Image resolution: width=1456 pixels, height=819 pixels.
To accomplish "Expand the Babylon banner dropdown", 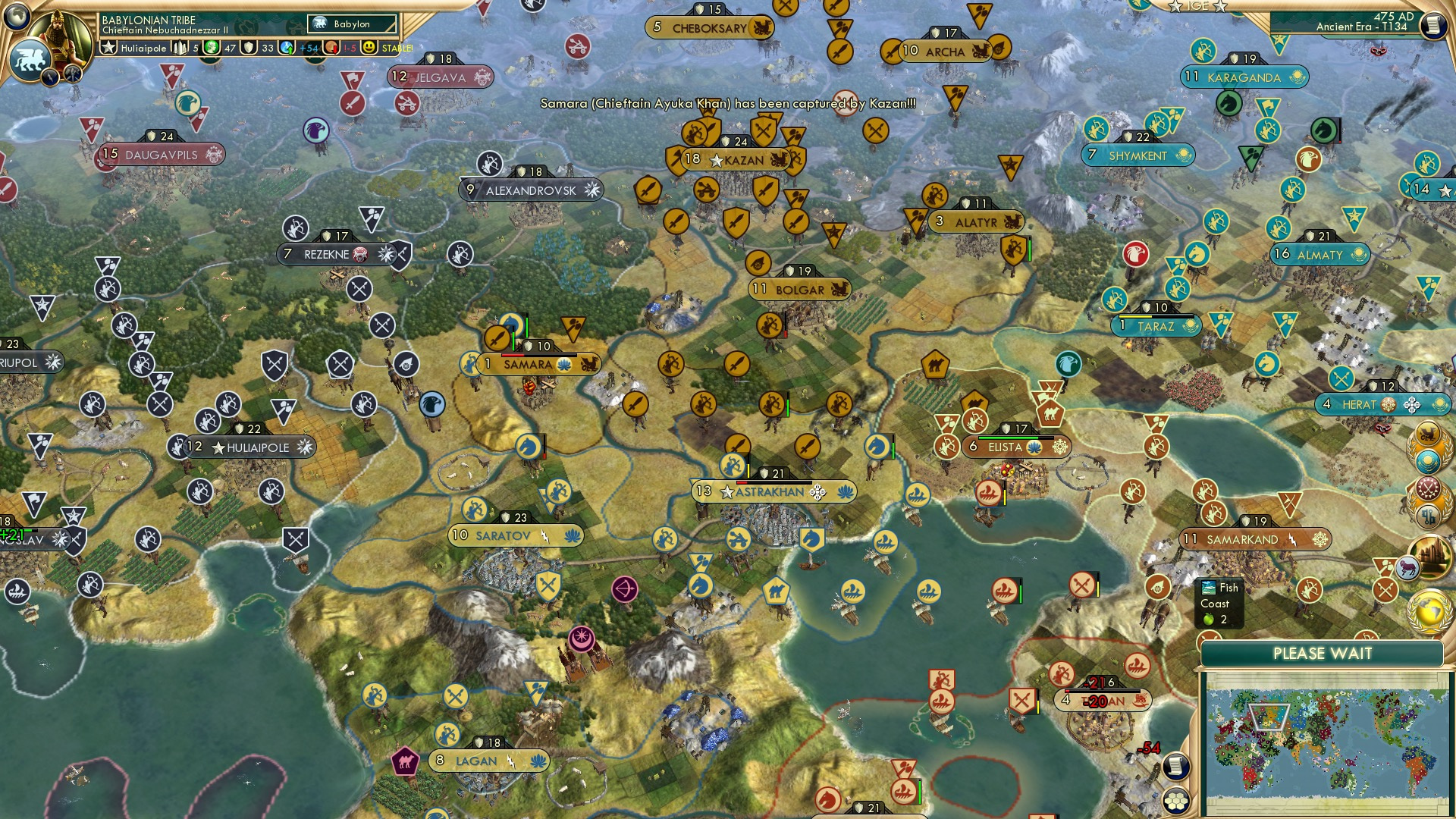I will [351, 24].
